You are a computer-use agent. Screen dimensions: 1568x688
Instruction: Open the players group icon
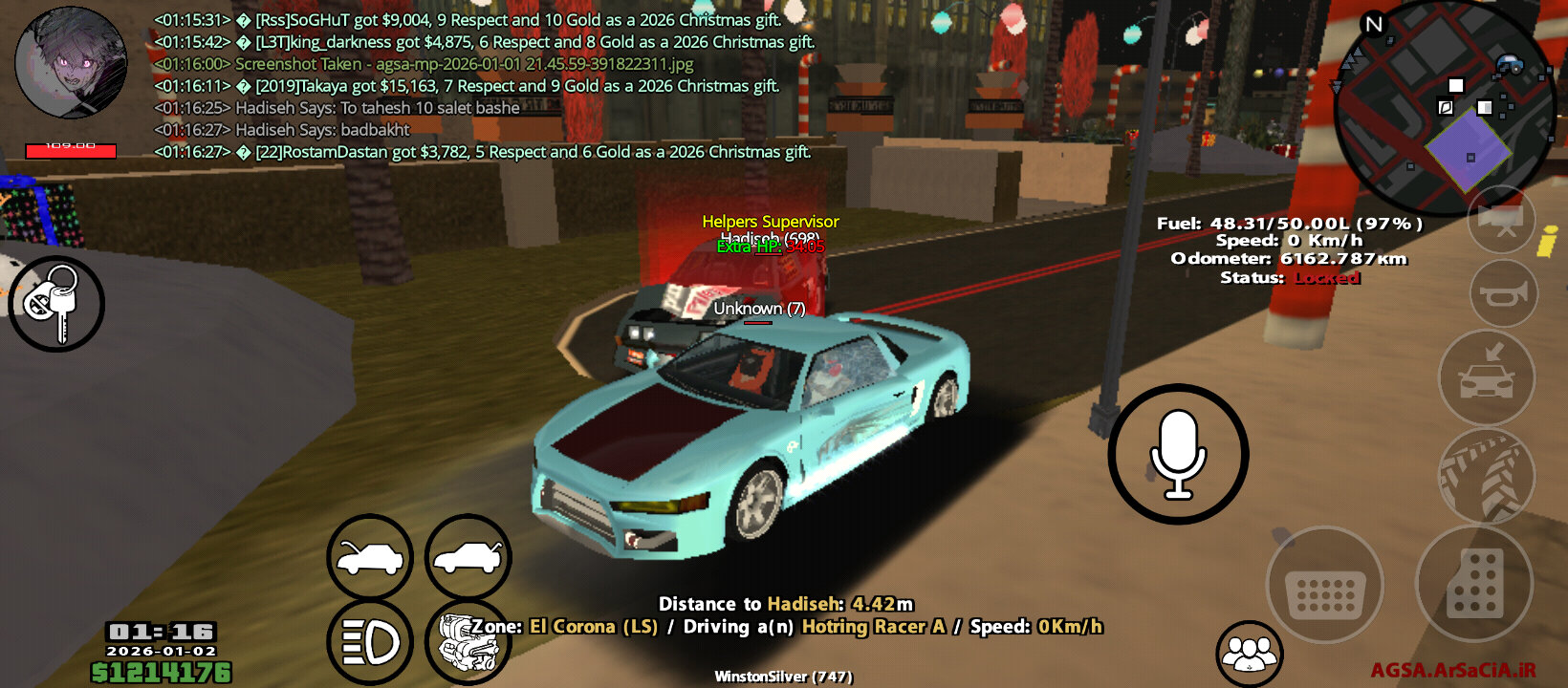tap(1249, 654)
